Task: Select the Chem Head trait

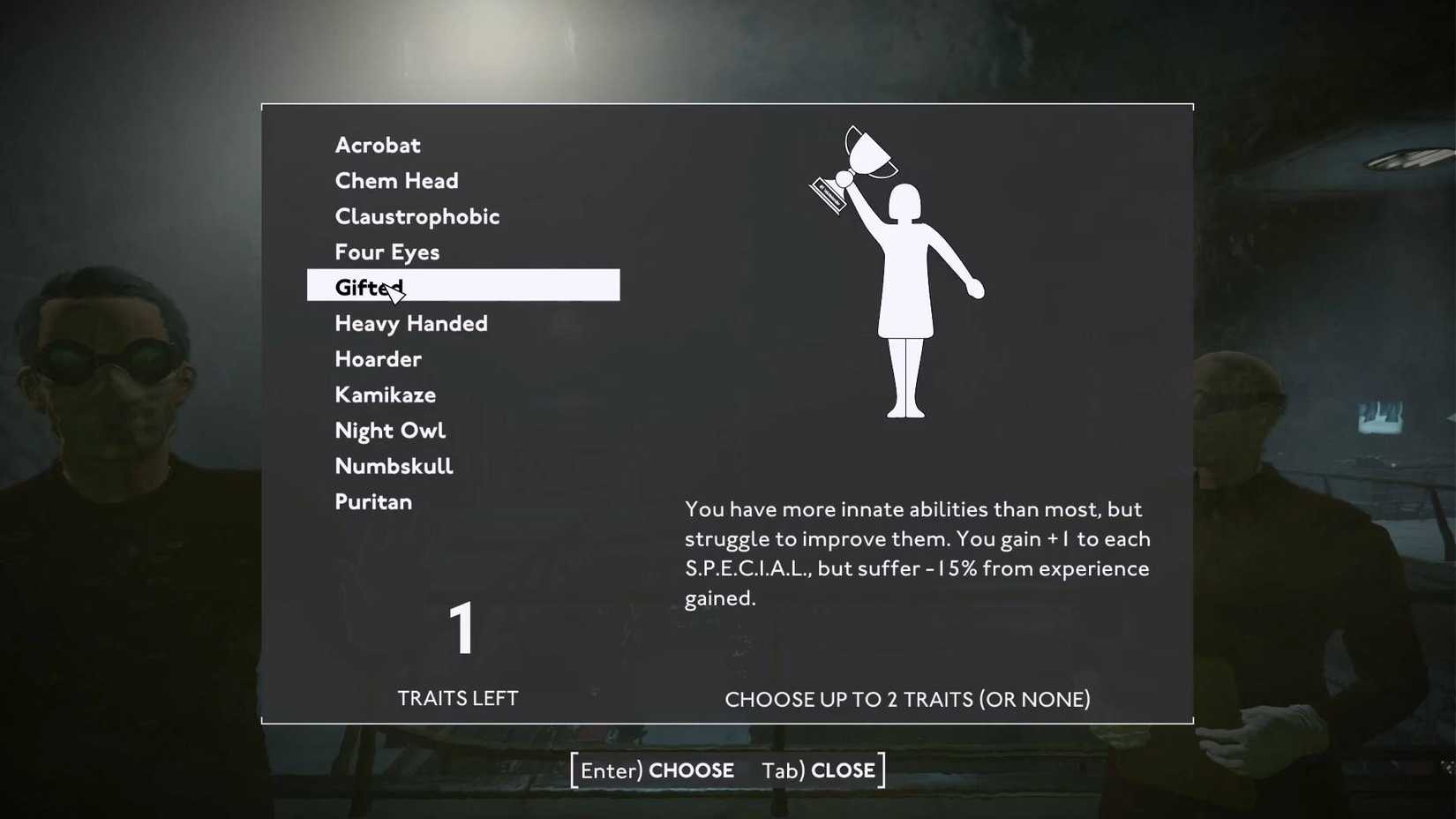Action: [396, 180]
